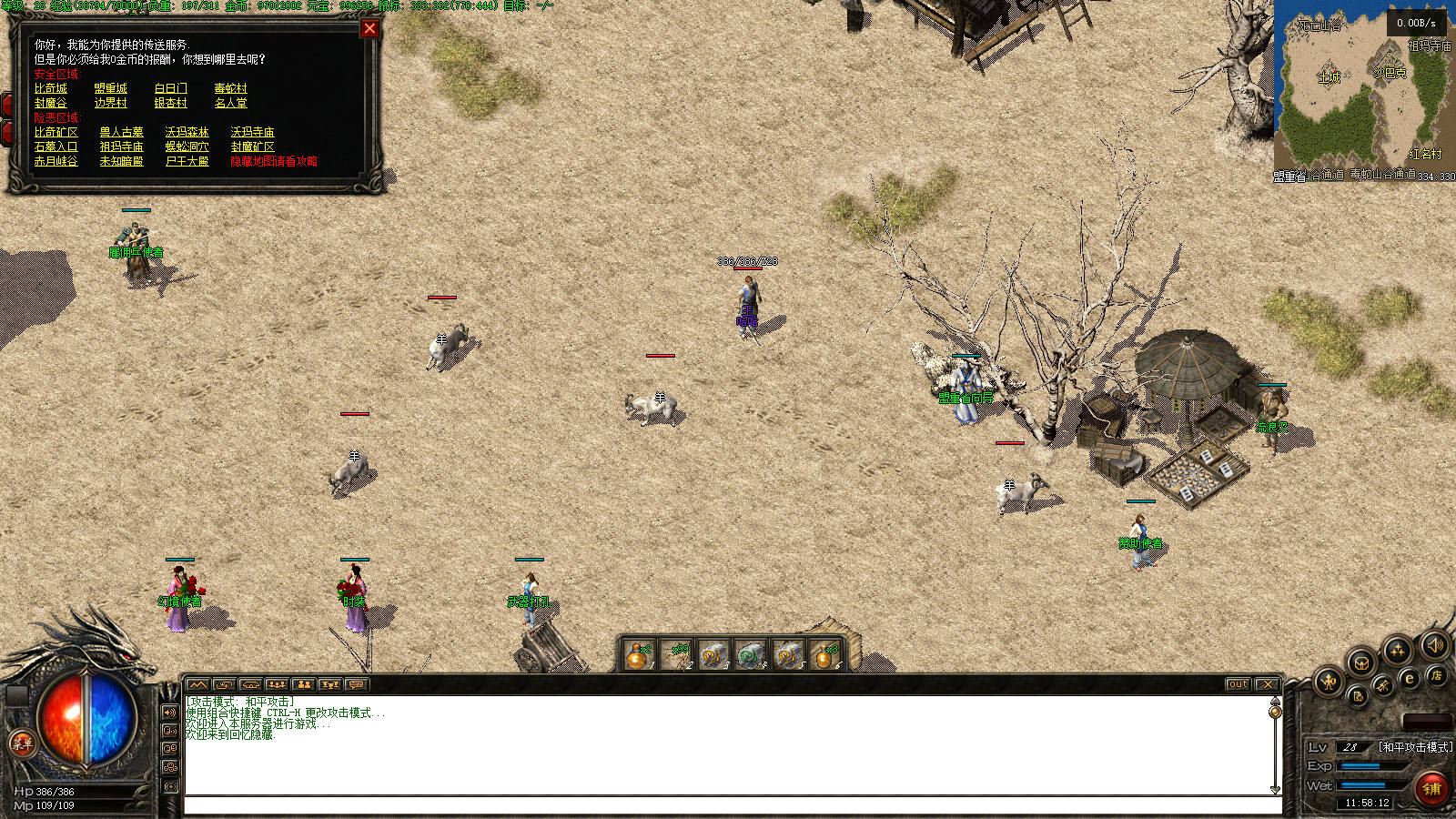The width and height of the screenshot is (1456, 819).
Task: Click the red 铺 stall button
Action: click(1431, 788)
